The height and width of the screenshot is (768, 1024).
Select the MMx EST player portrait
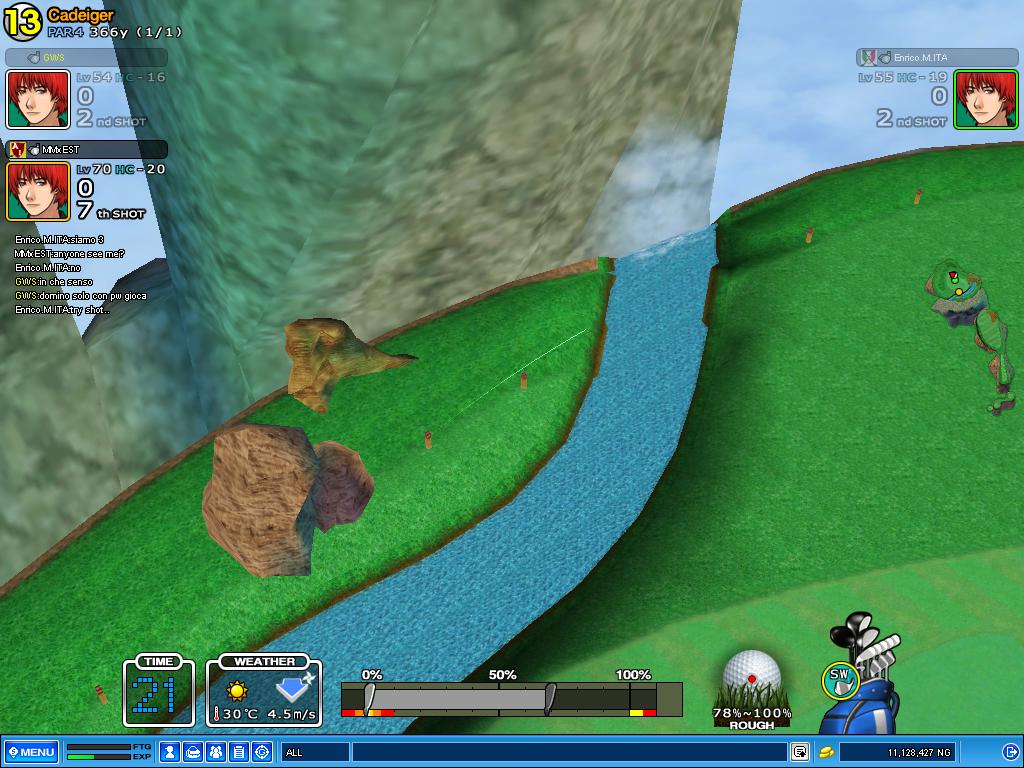point(38,191)
